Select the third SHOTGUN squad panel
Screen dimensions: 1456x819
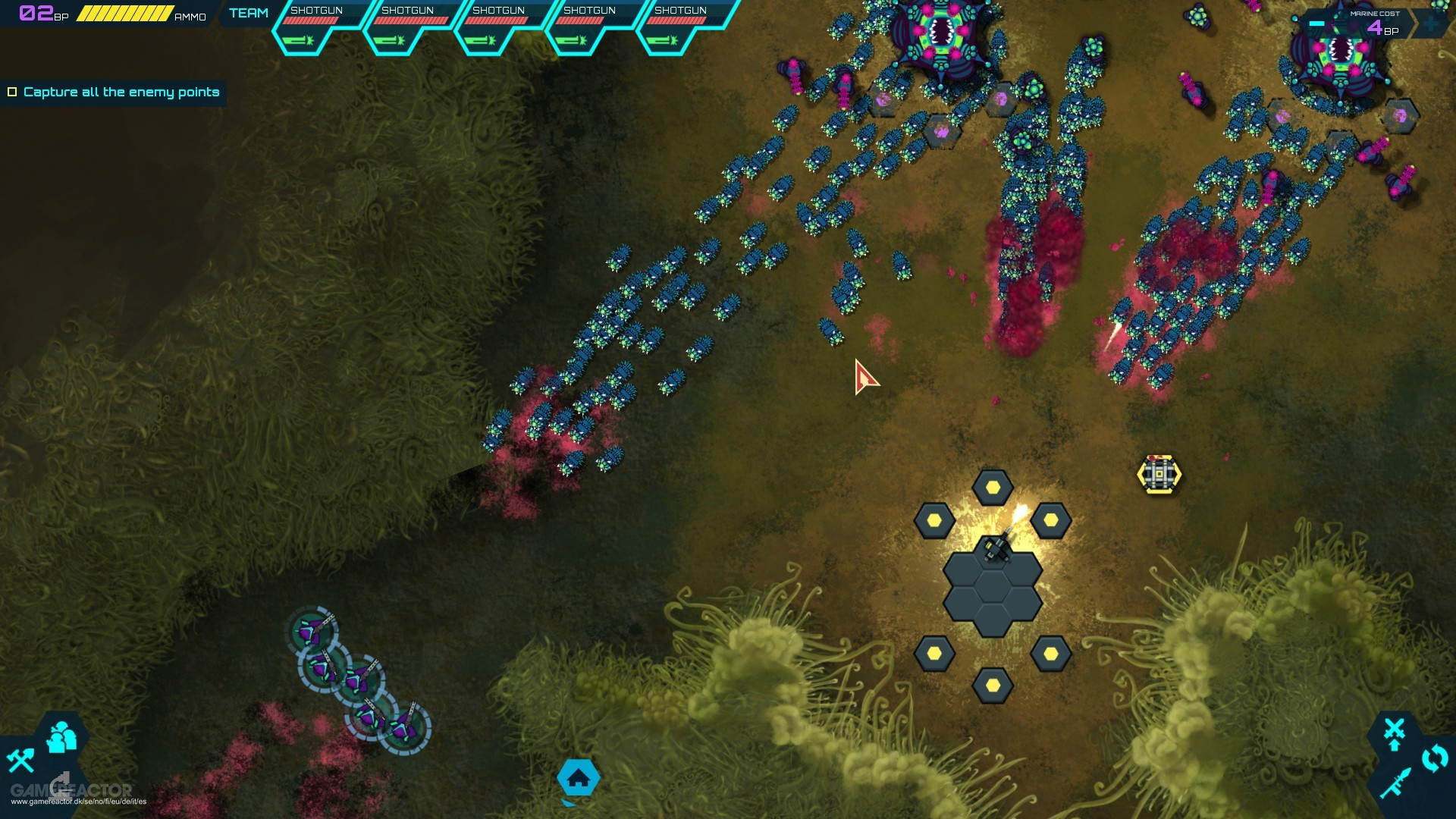[x=499, y=23]
